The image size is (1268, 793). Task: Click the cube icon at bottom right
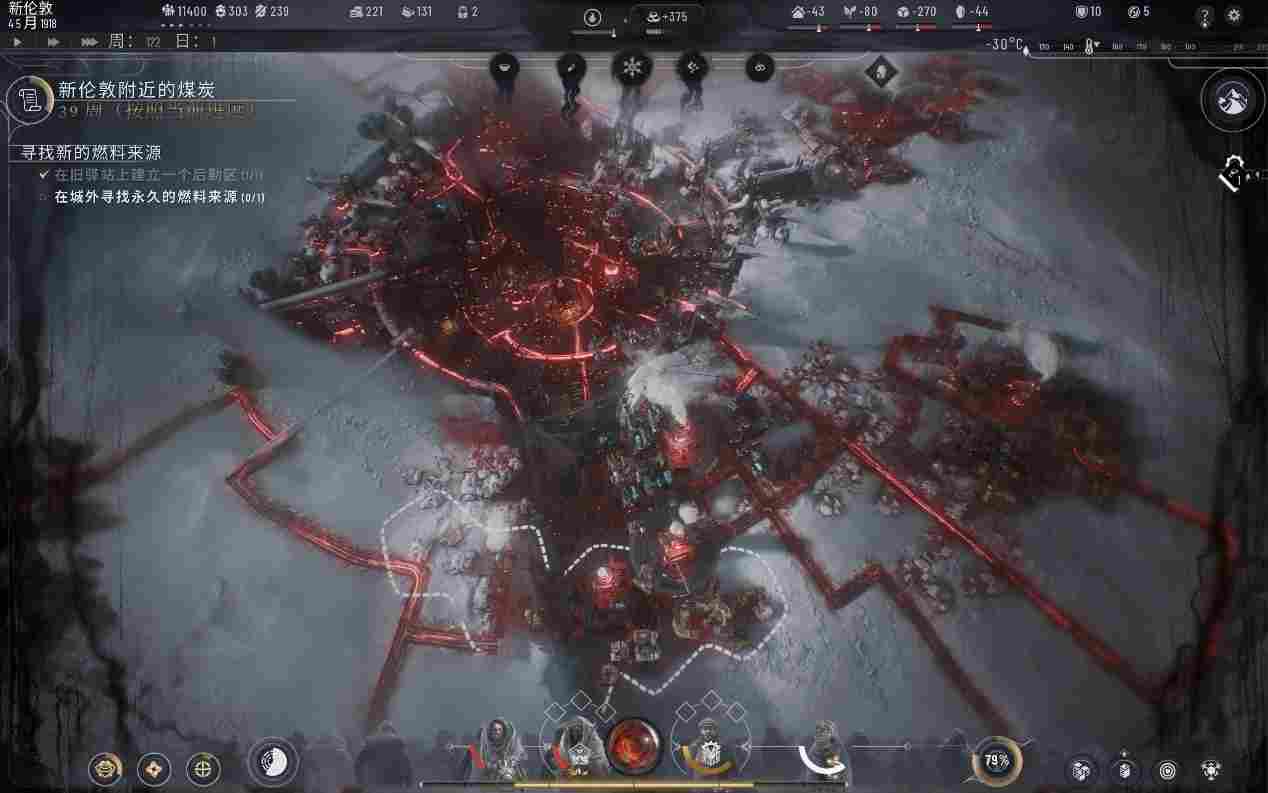click(x=1081, y=770)
